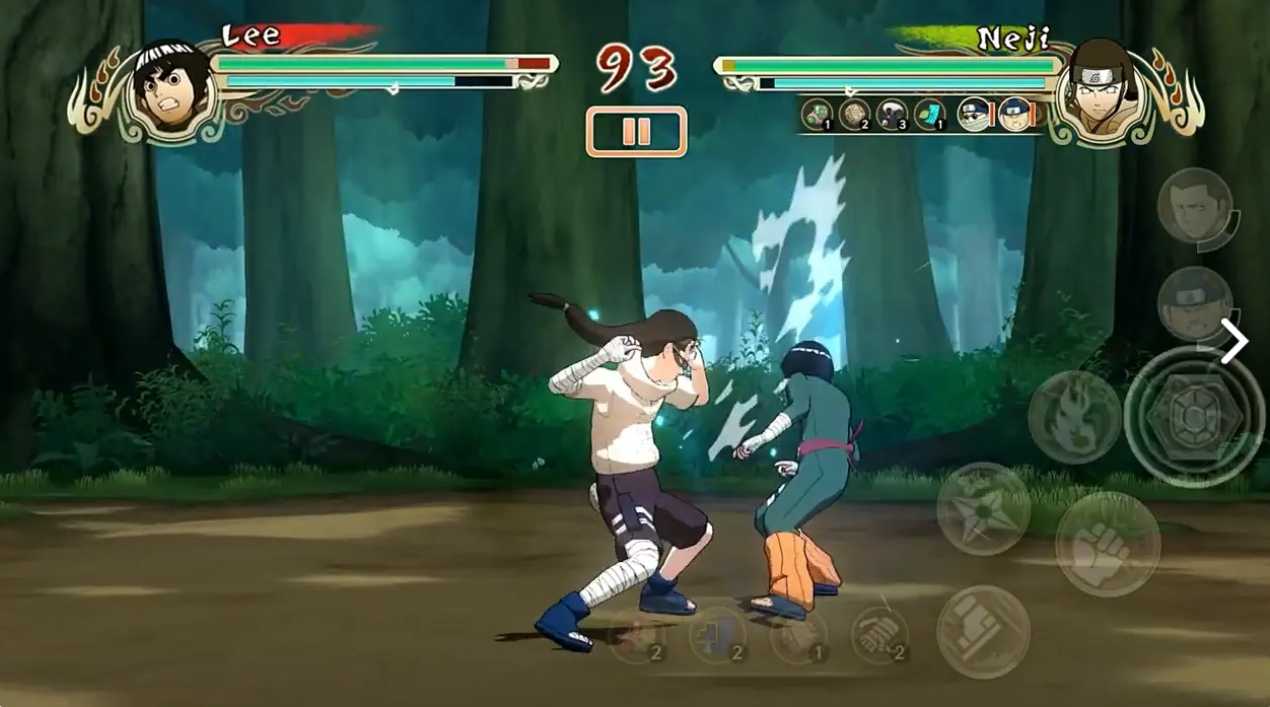Expand the panel with the white arrow

tap(1235, 342)
